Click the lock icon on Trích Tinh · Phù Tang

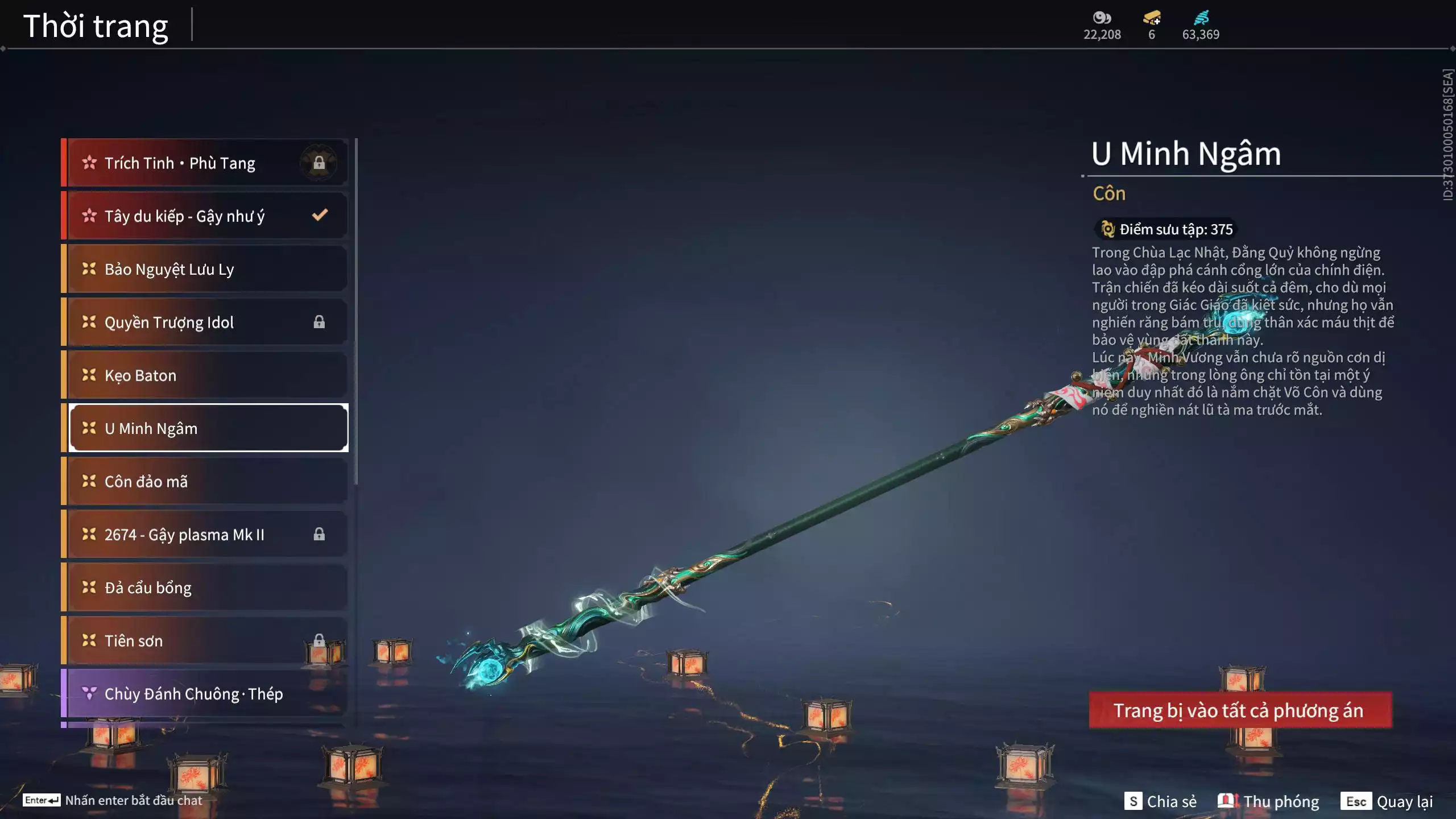(x=319, y=163)
